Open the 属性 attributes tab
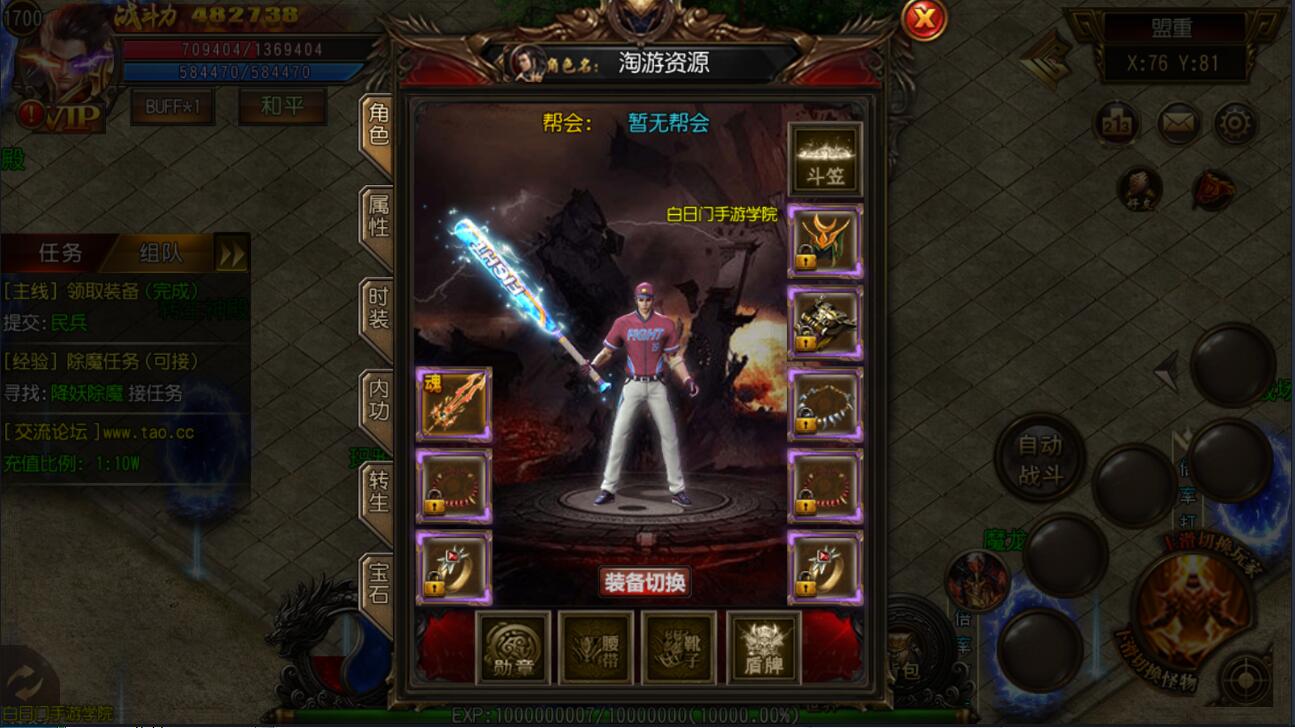The image size is (1295, 728). point(379,216)
